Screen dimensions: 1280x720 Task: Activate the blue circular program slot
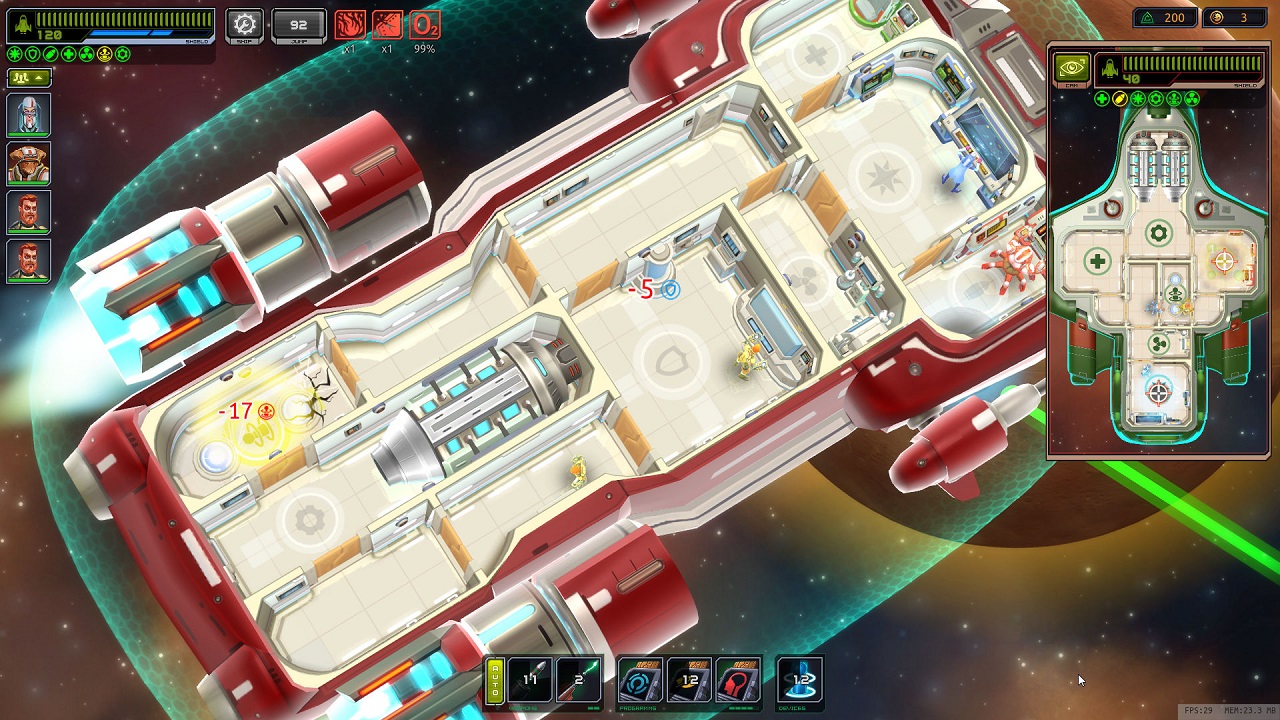pos(640,680)
